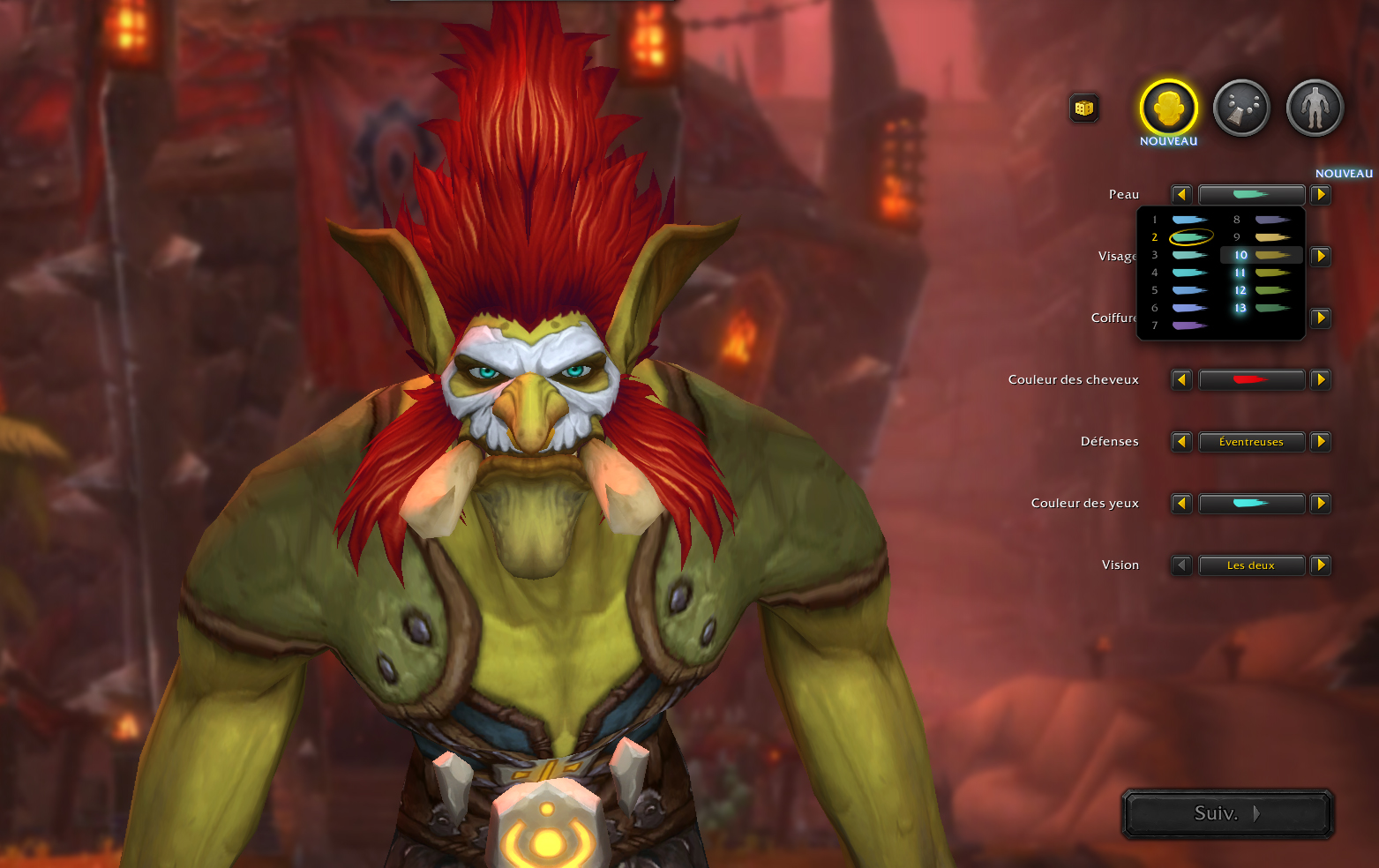
Task: Open the Vision Les deux dropdown
Action: (1251, 565)
